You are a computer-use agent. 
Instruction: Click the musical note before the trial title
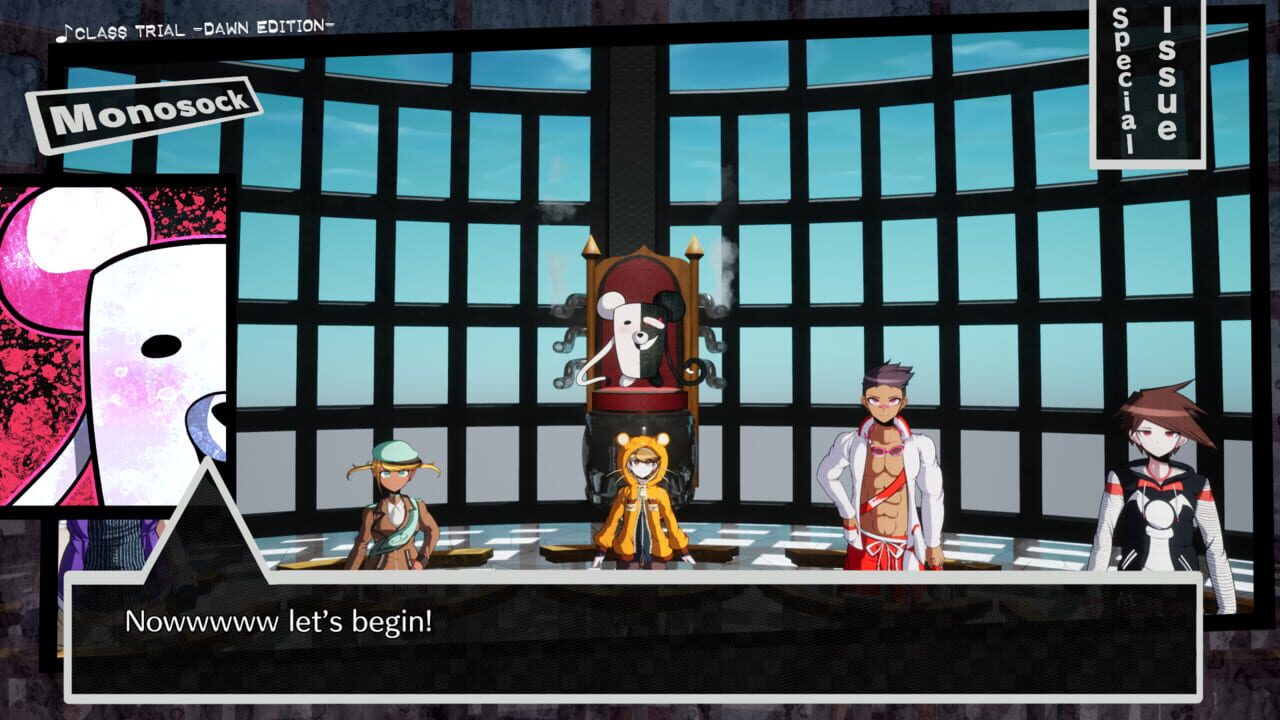64,32
